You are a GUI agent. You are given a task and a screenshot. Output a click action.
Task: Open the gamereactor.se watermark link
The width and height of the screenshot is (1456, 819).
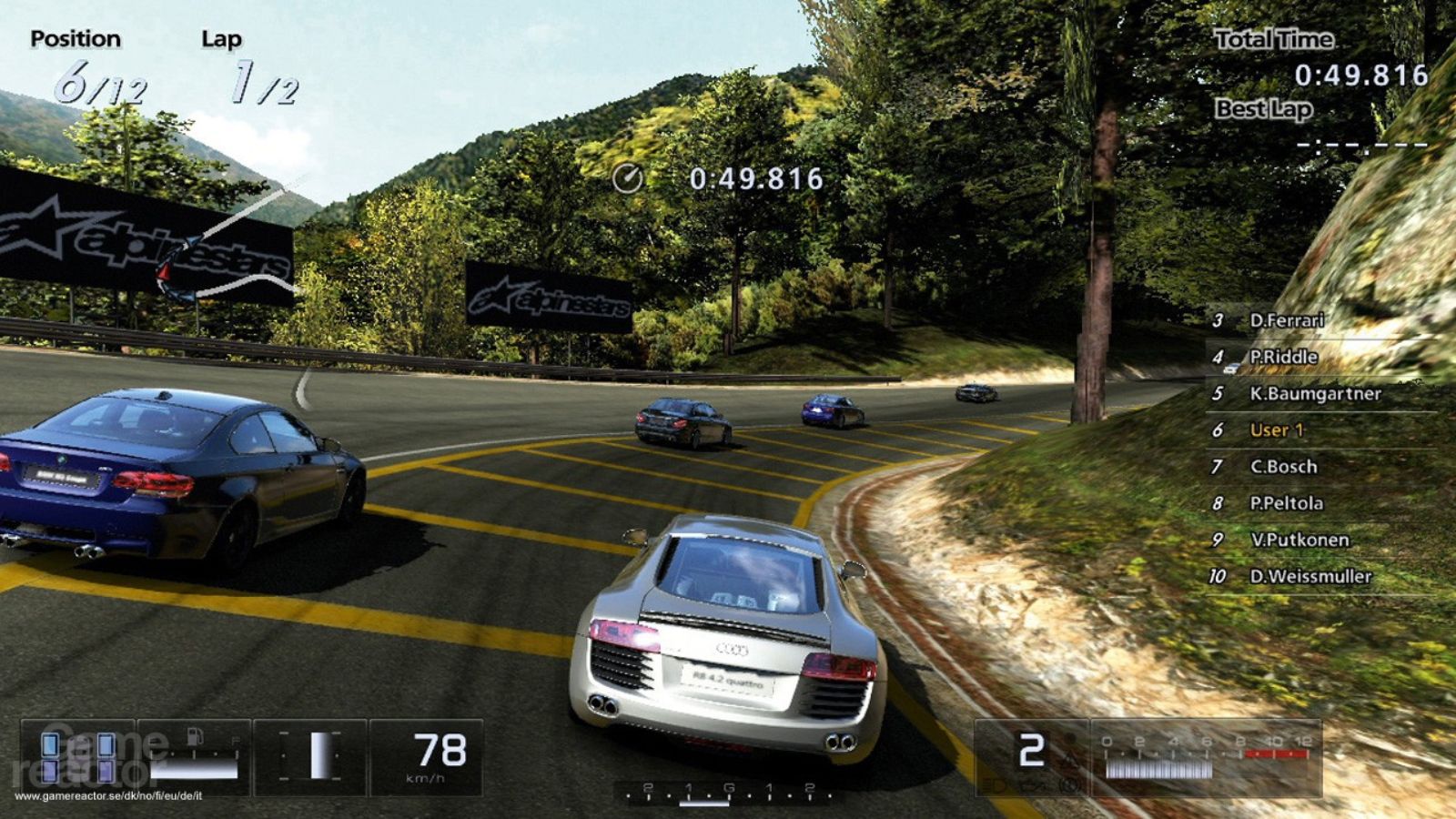pyautogui.click(x=109, y=795)
